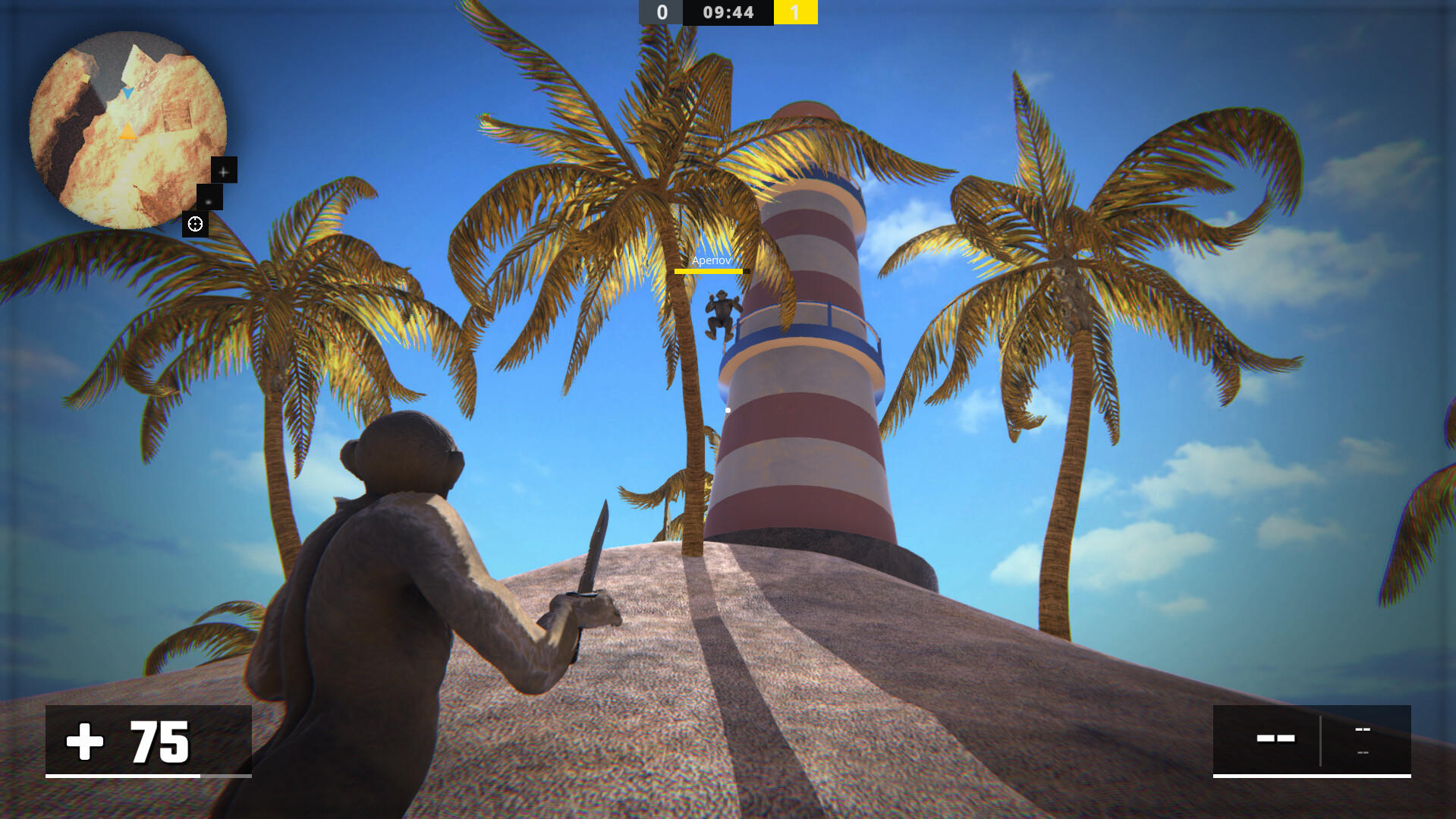Select the crosshair target icon below the minimap
Image resolution: width=1456 pixels, height=819 pixels.
coord(196,223)
